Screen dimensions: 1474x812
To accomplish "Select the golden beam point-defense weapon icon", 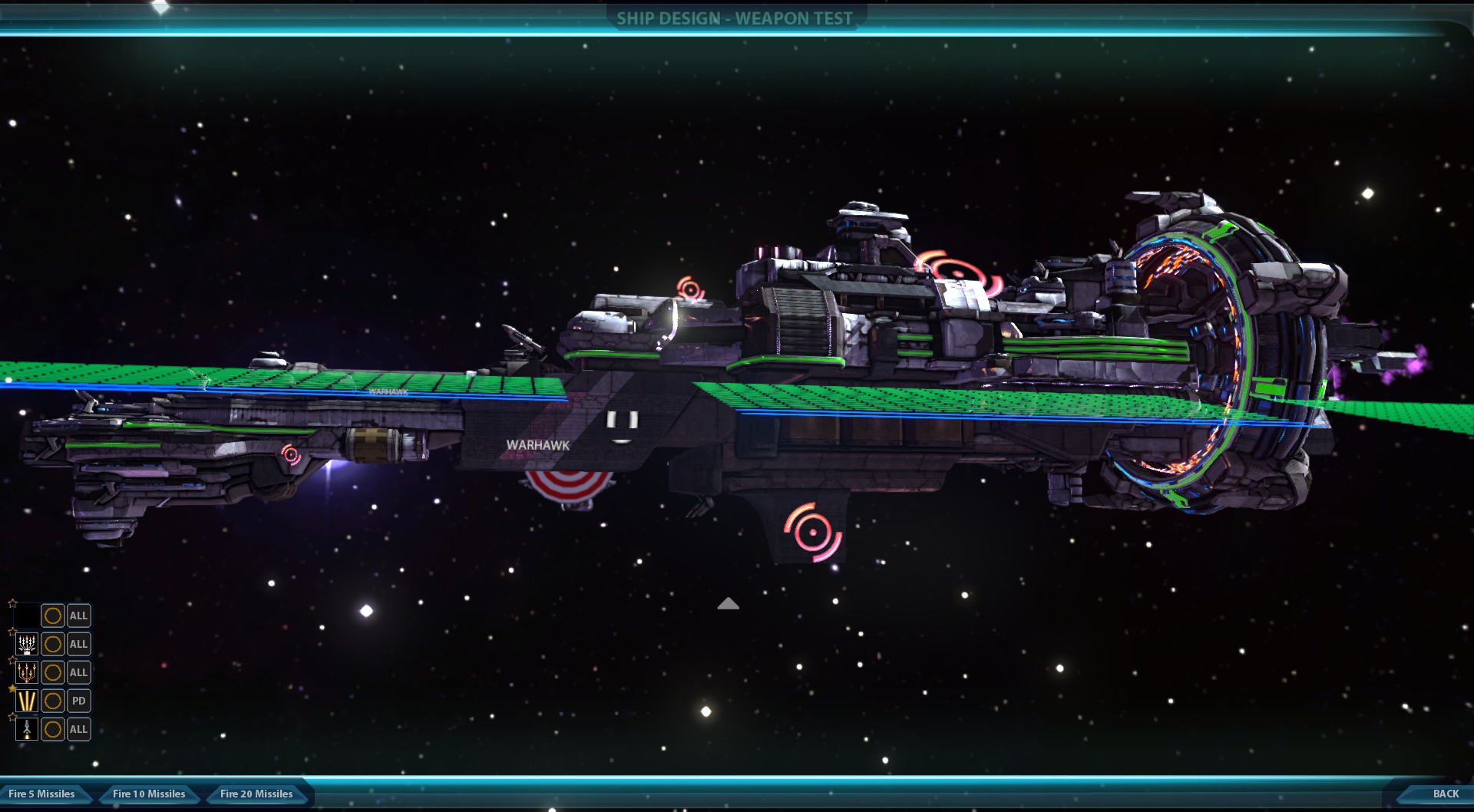I will click(27, 700).
